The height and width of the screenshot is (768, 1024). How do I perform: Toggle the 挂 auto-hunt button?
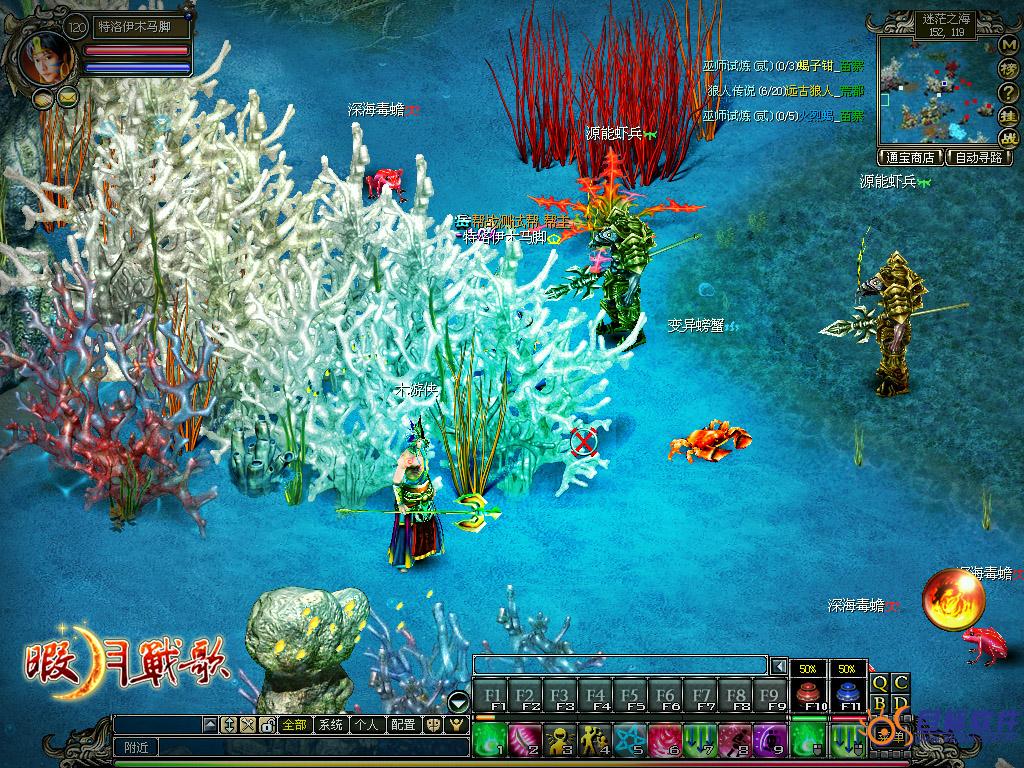pos(1008,116)
